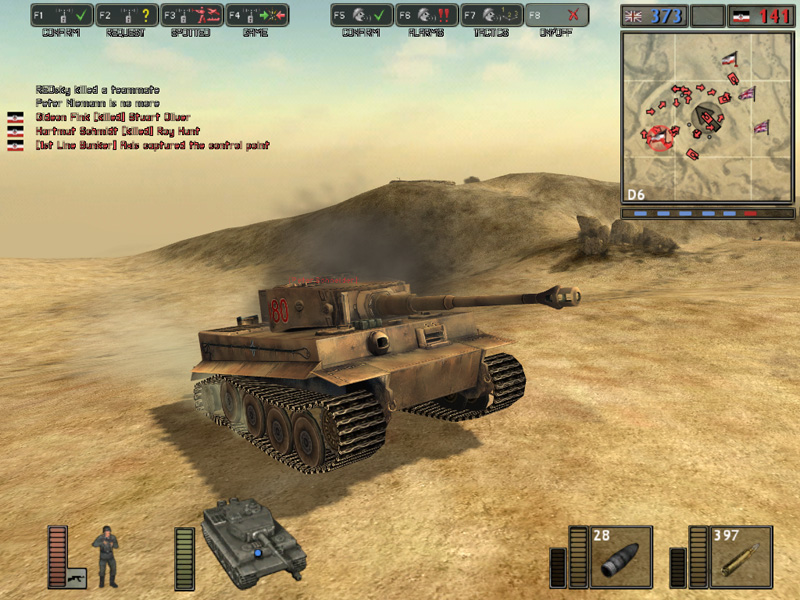Open the F4 Game radio menu

point(256,15)
